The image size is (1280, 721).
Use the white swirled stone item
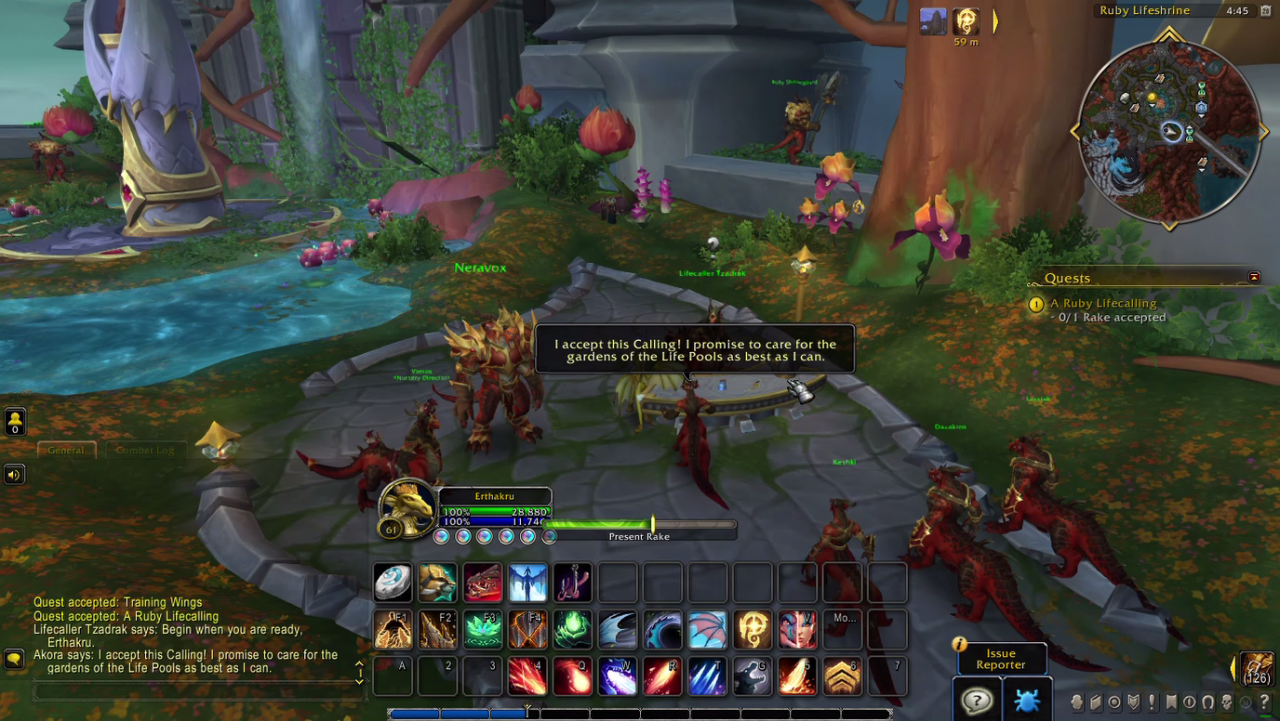[x=392, y=583]
